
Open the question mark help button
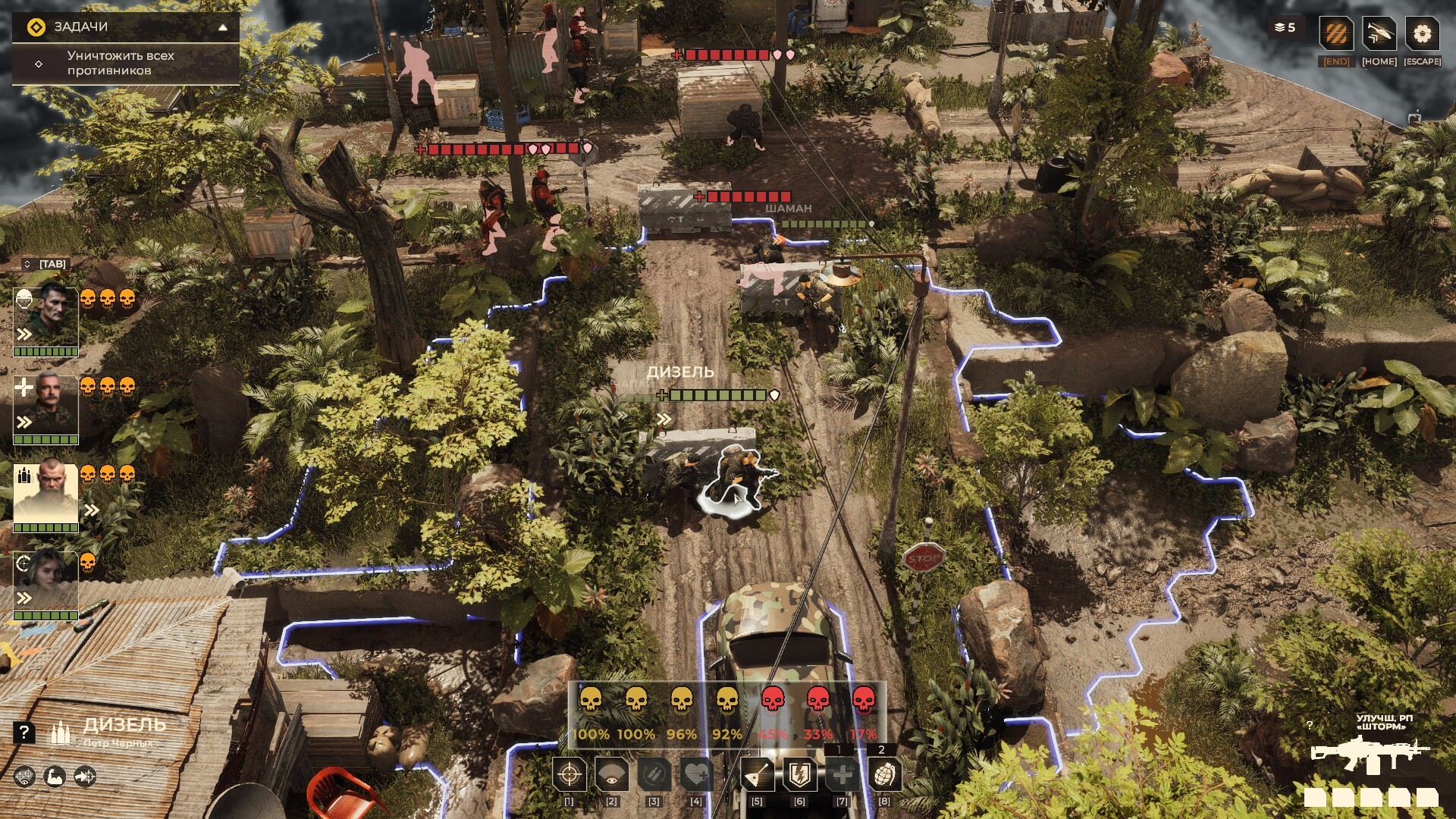(24, 732)
